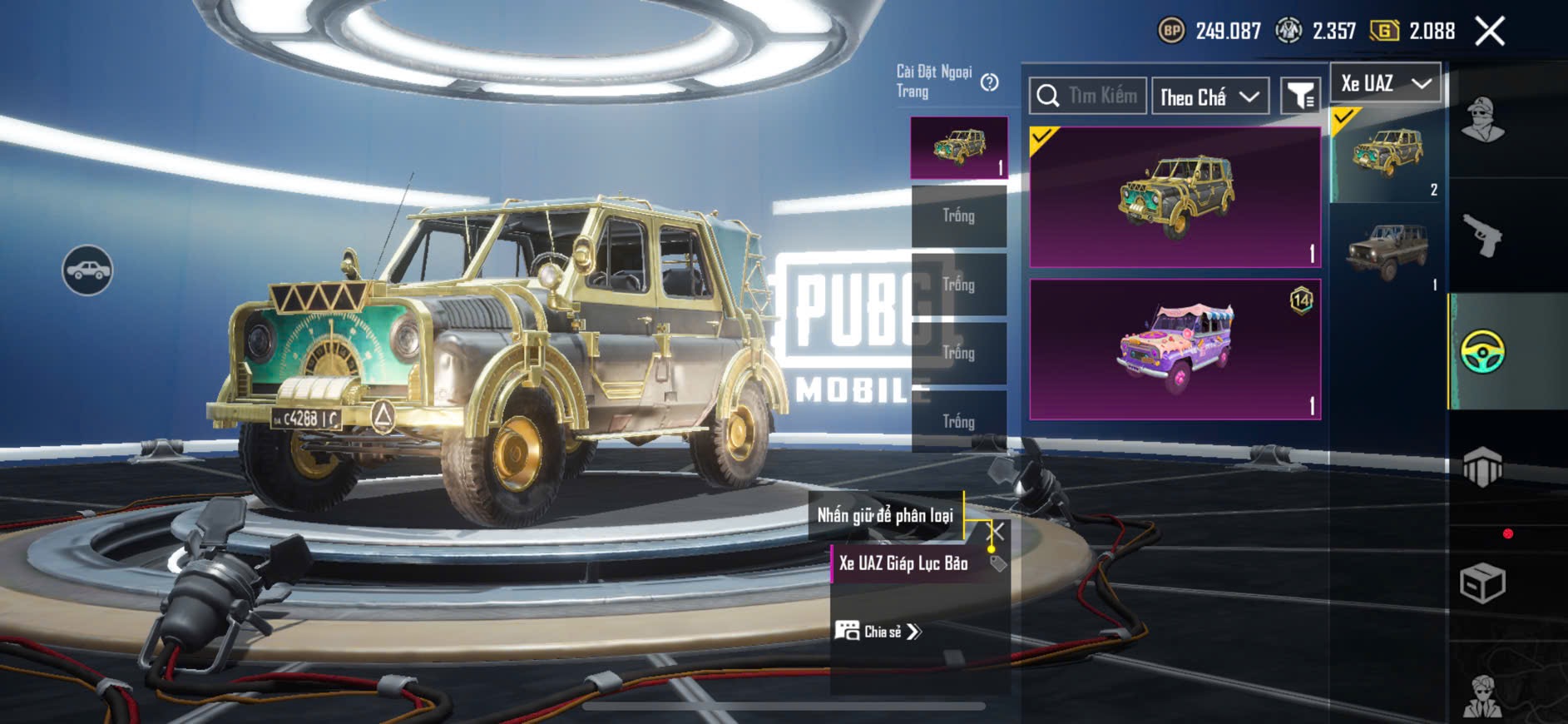The width and height of the screenshot is (1568, 724).
Task: Select the equipped golden UAZ appearance slot
Action: coord(959,147)
